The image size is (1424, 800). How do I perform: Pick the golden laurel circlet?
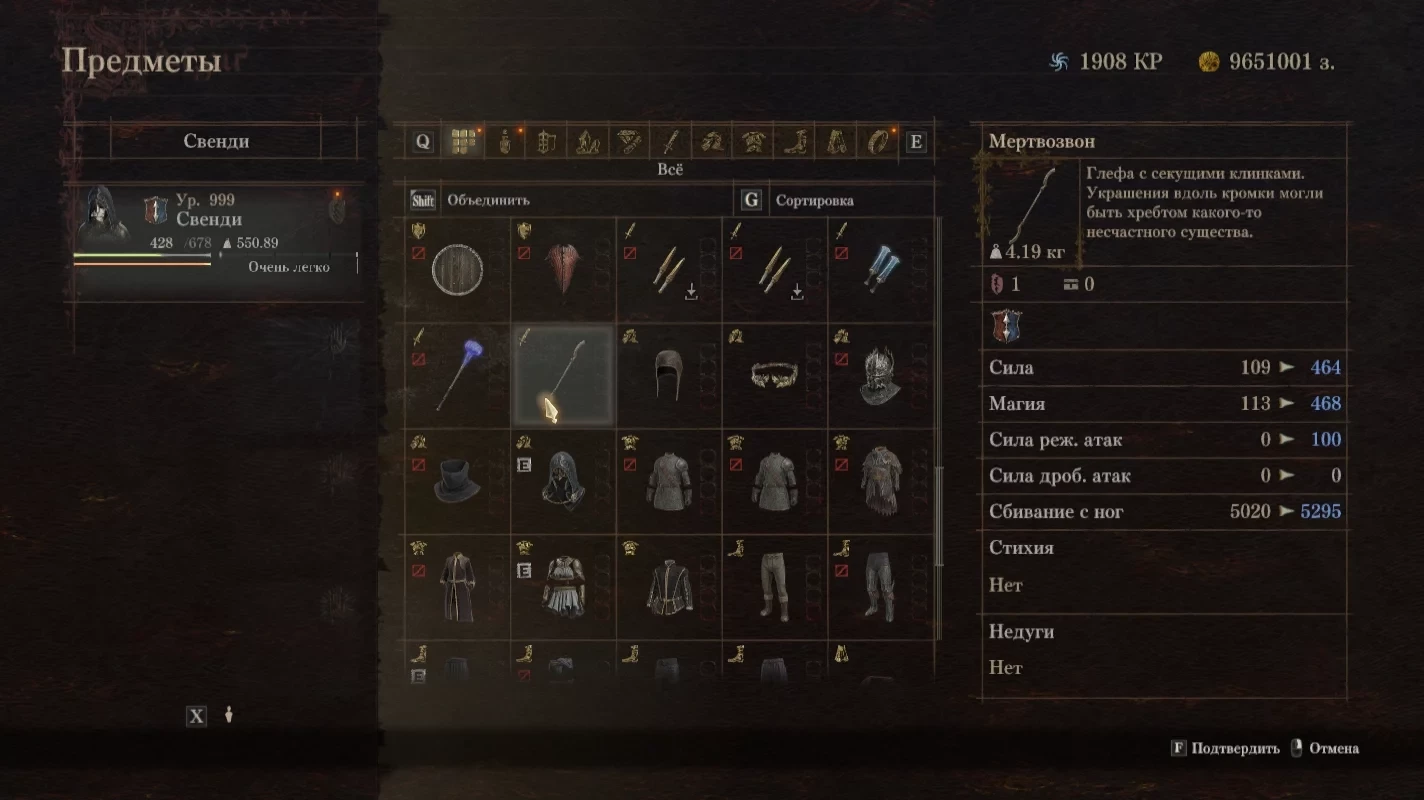[x=775, y=376]
